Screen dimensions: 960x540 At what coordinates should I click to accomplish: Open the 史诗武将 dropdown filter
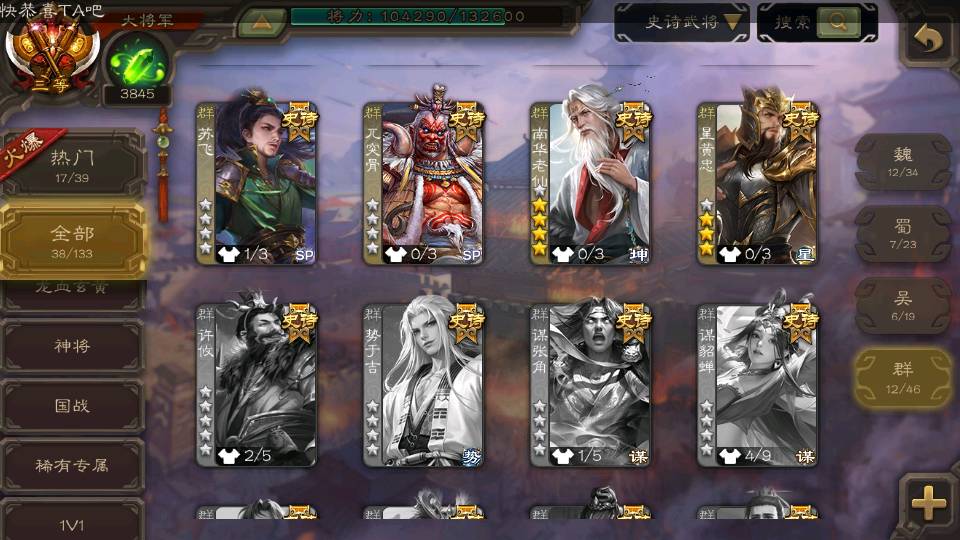[x=682, y=22]
